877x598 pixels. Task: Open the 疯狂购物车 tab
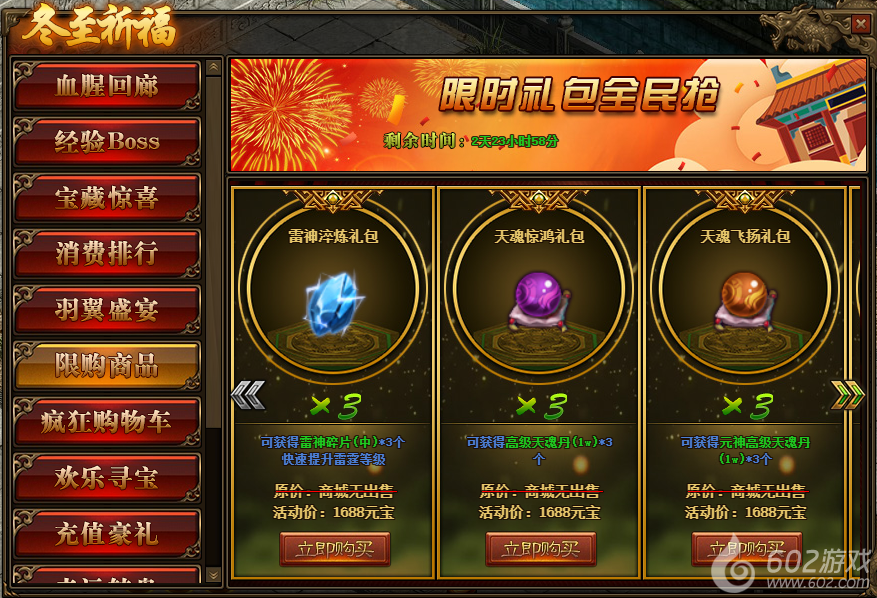coord(106,421)
